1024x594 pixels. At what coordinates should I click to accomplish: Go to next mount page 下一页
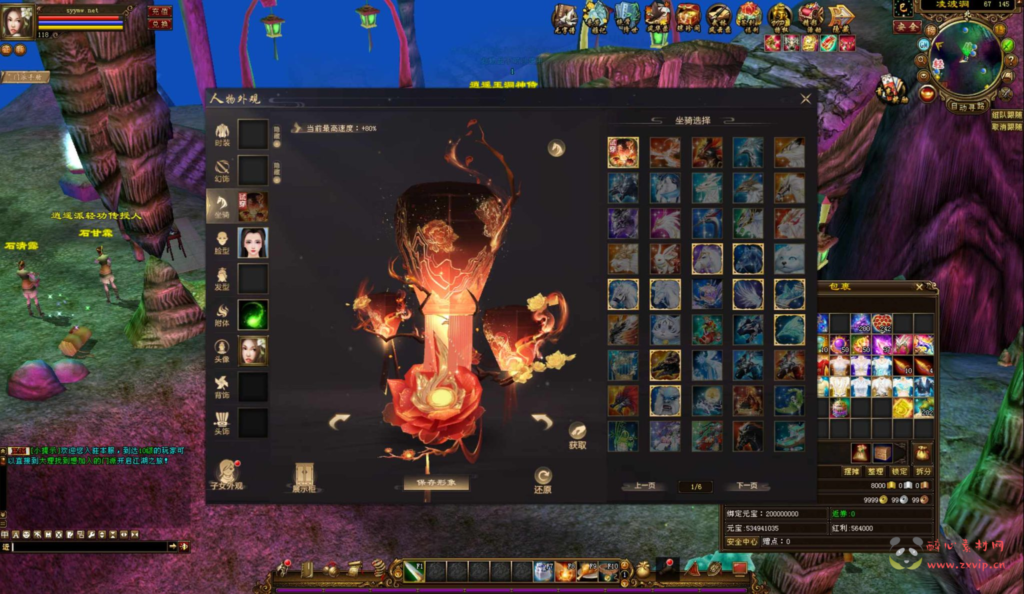tap(746, 486)
